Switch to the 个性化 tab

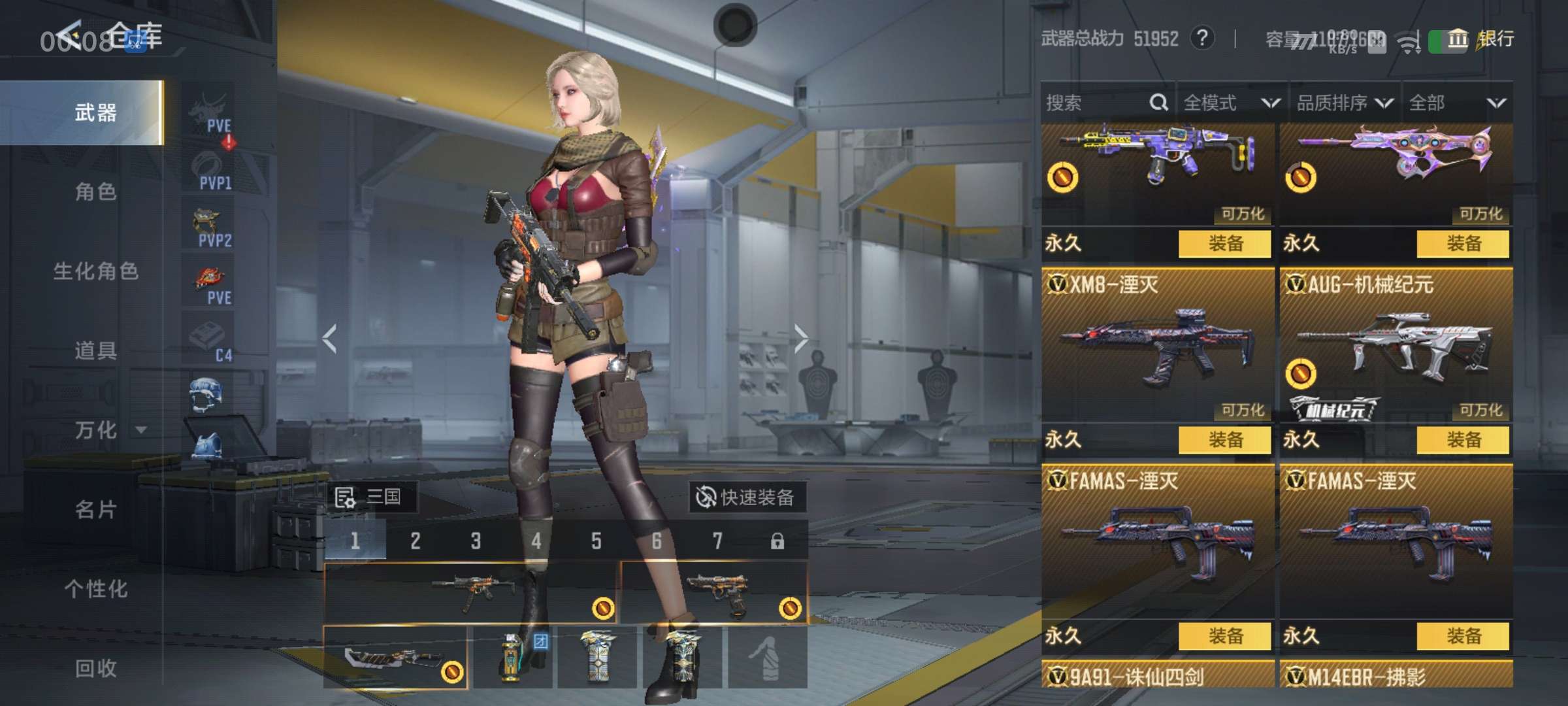click(x=95, y=589)
